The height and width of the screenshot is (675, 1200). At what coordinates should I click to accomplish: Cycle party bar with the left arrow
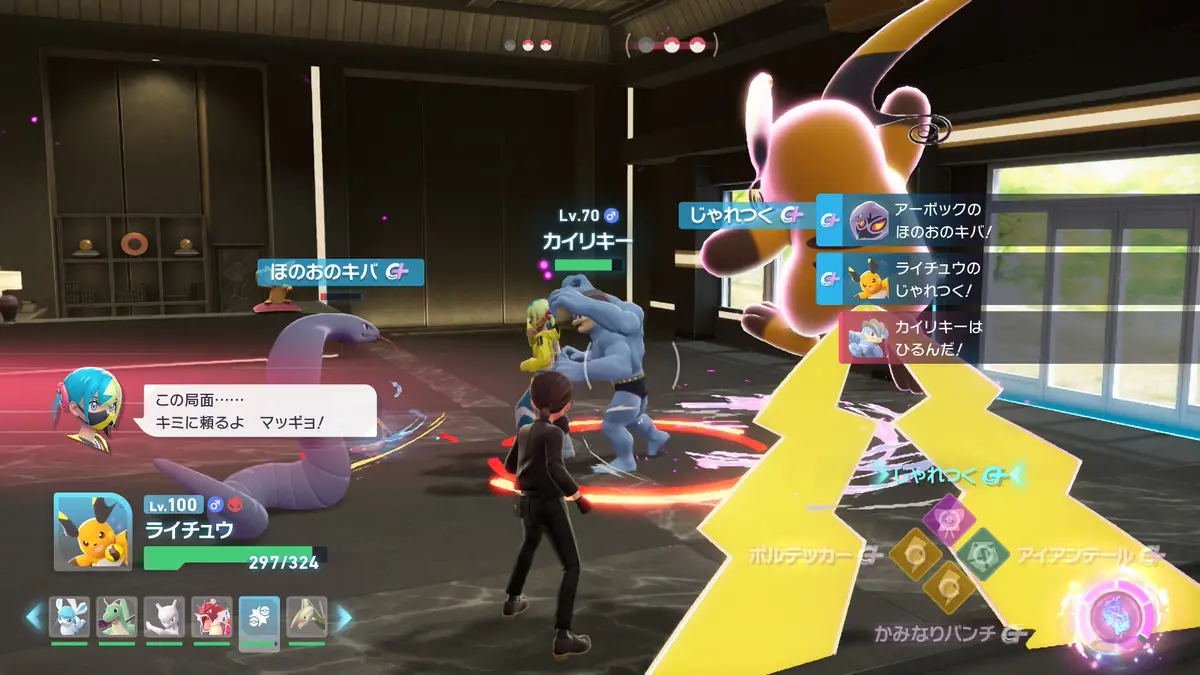pyautogui.click(x=35, y=618)
